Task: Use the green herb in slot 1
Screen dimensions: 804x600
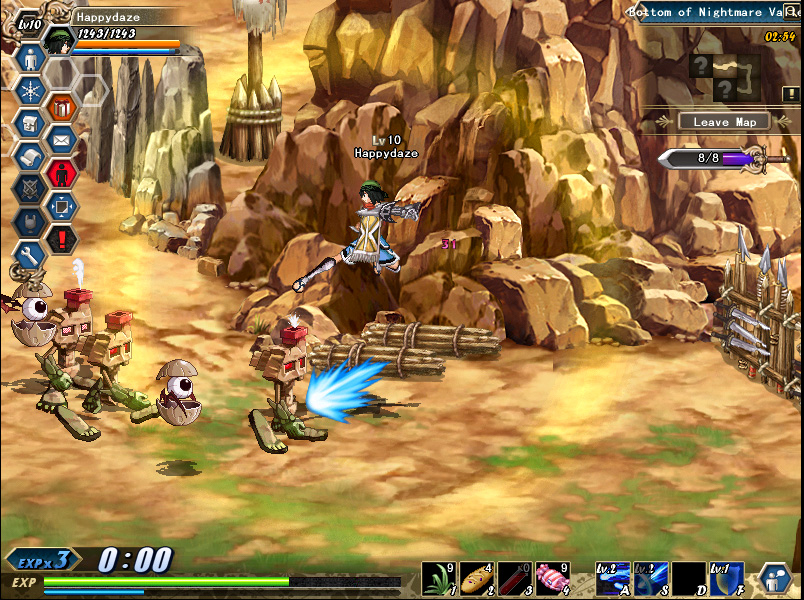Action: (440, 579)
